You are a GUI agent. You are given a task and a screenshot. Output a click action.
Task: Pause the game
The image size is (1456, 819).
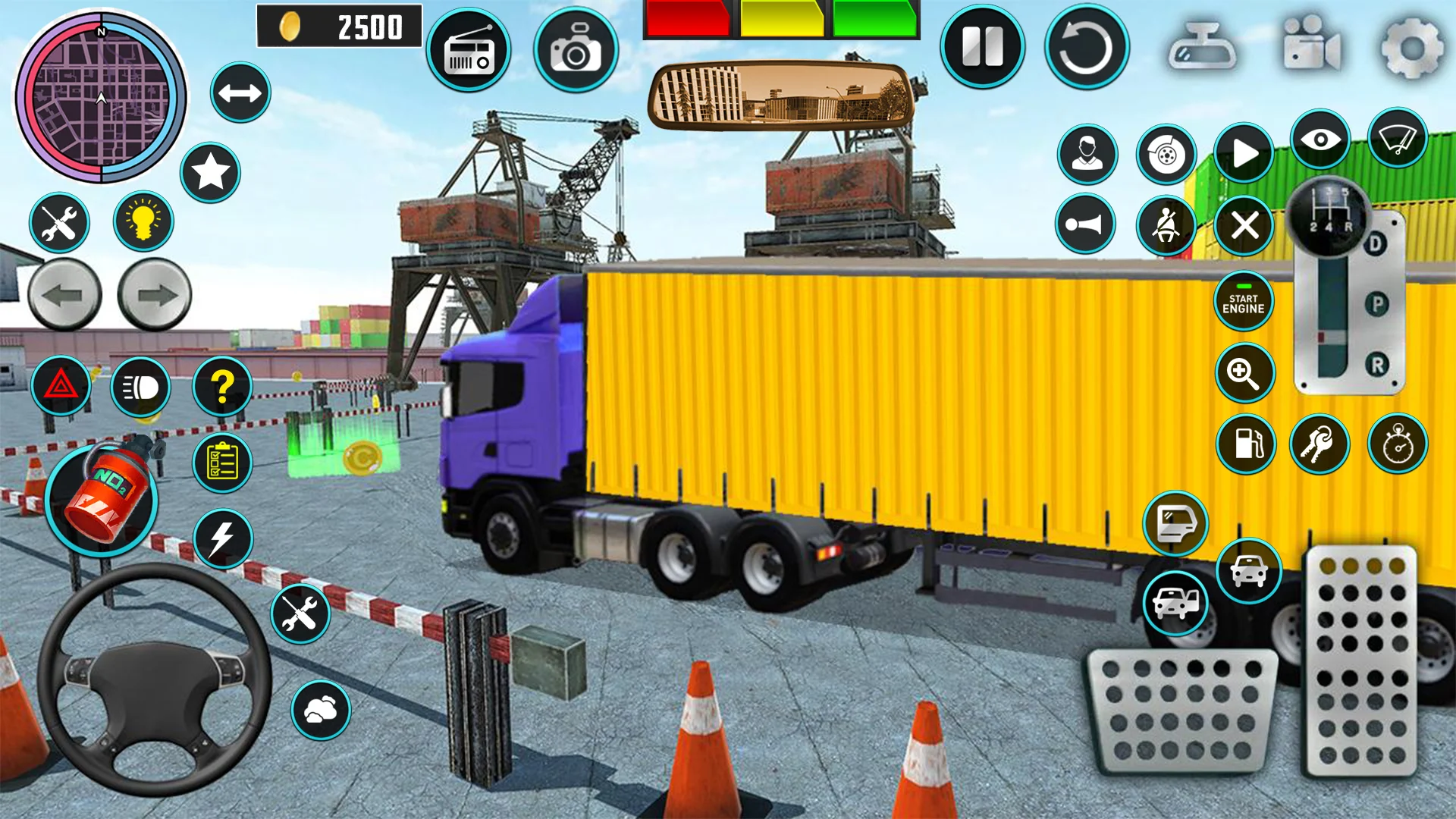coord(982,47)
